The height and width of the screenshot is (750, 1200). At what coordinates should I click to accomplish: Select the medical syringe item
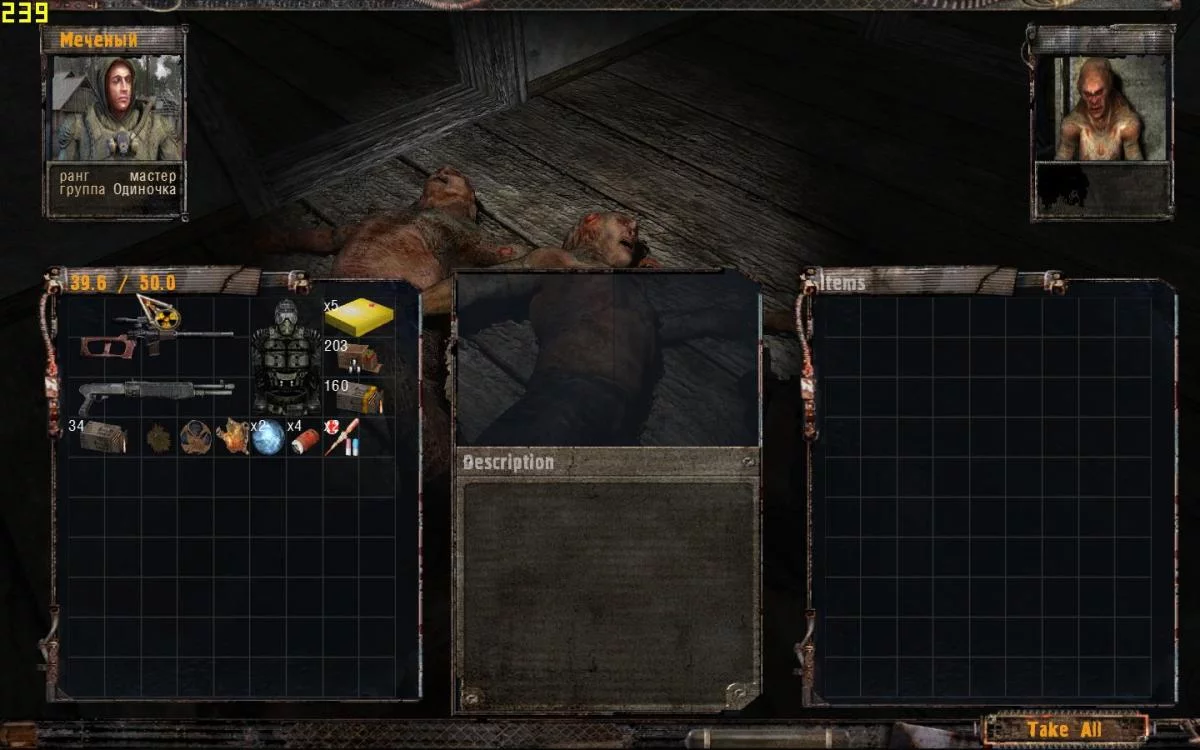click(x=341, y=437)
